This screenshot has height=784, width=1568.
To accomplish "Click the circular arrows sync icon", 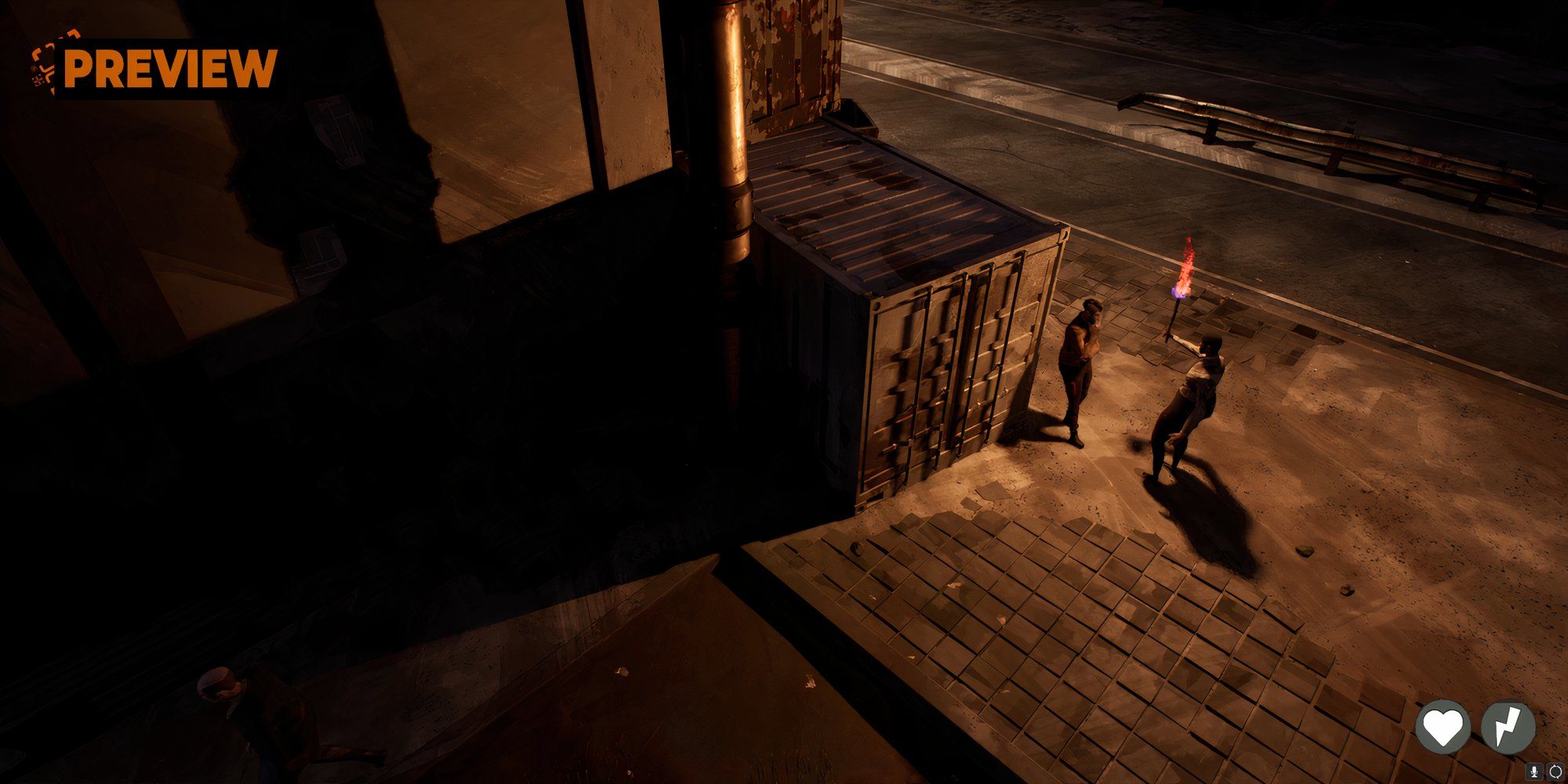I will 1555,771.
